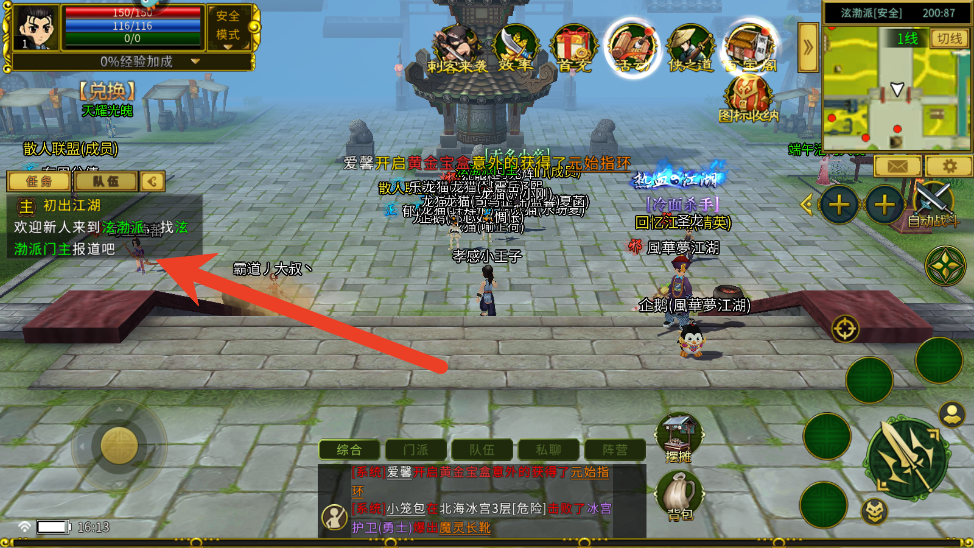The image size is (974, 548).
Task: Open the 摆摊 market stall icon
Action: click(678, 436)
